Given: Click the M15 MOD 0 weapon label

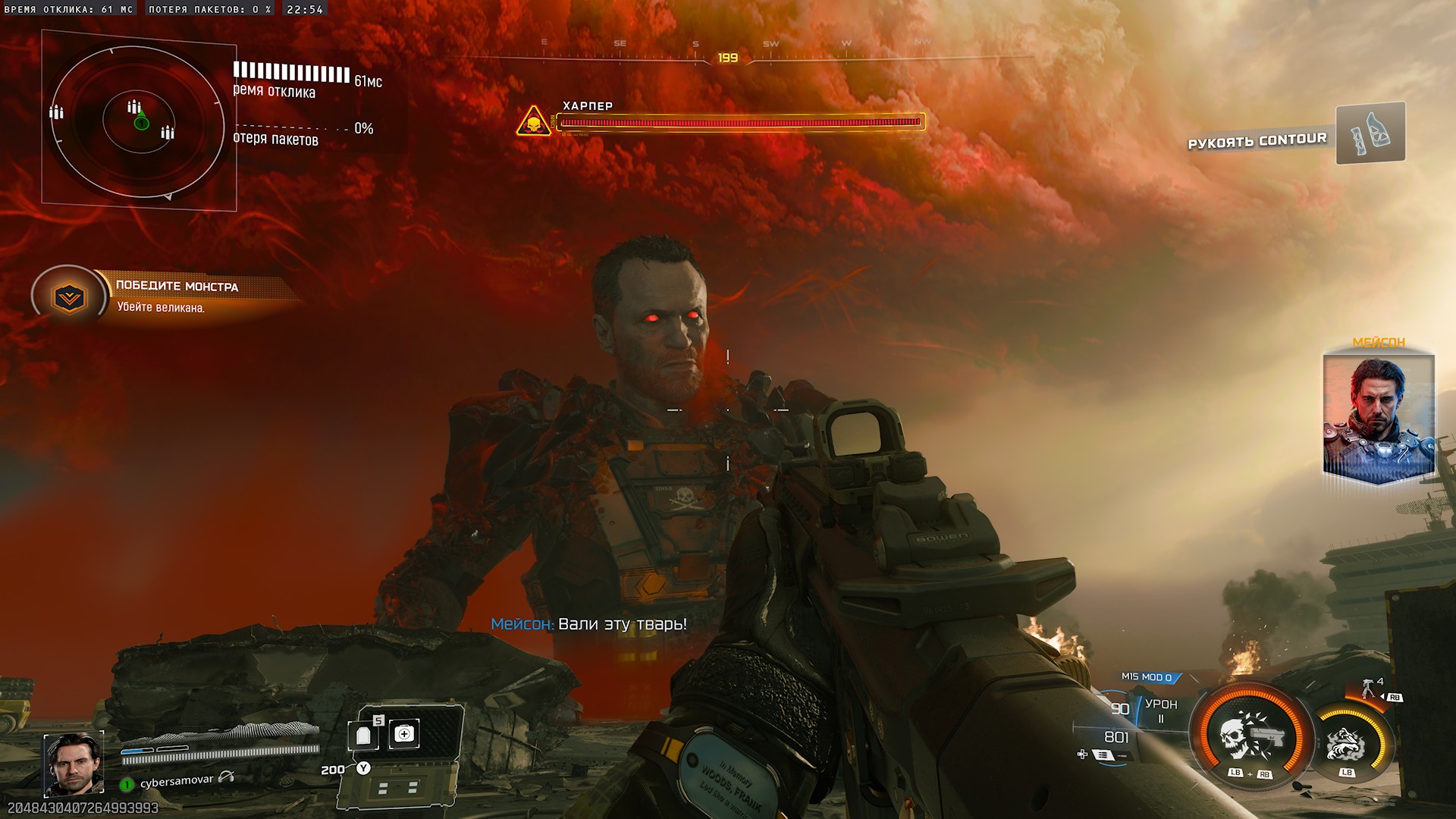Looking at the screenshot, I should click(x=1147, y=677).
